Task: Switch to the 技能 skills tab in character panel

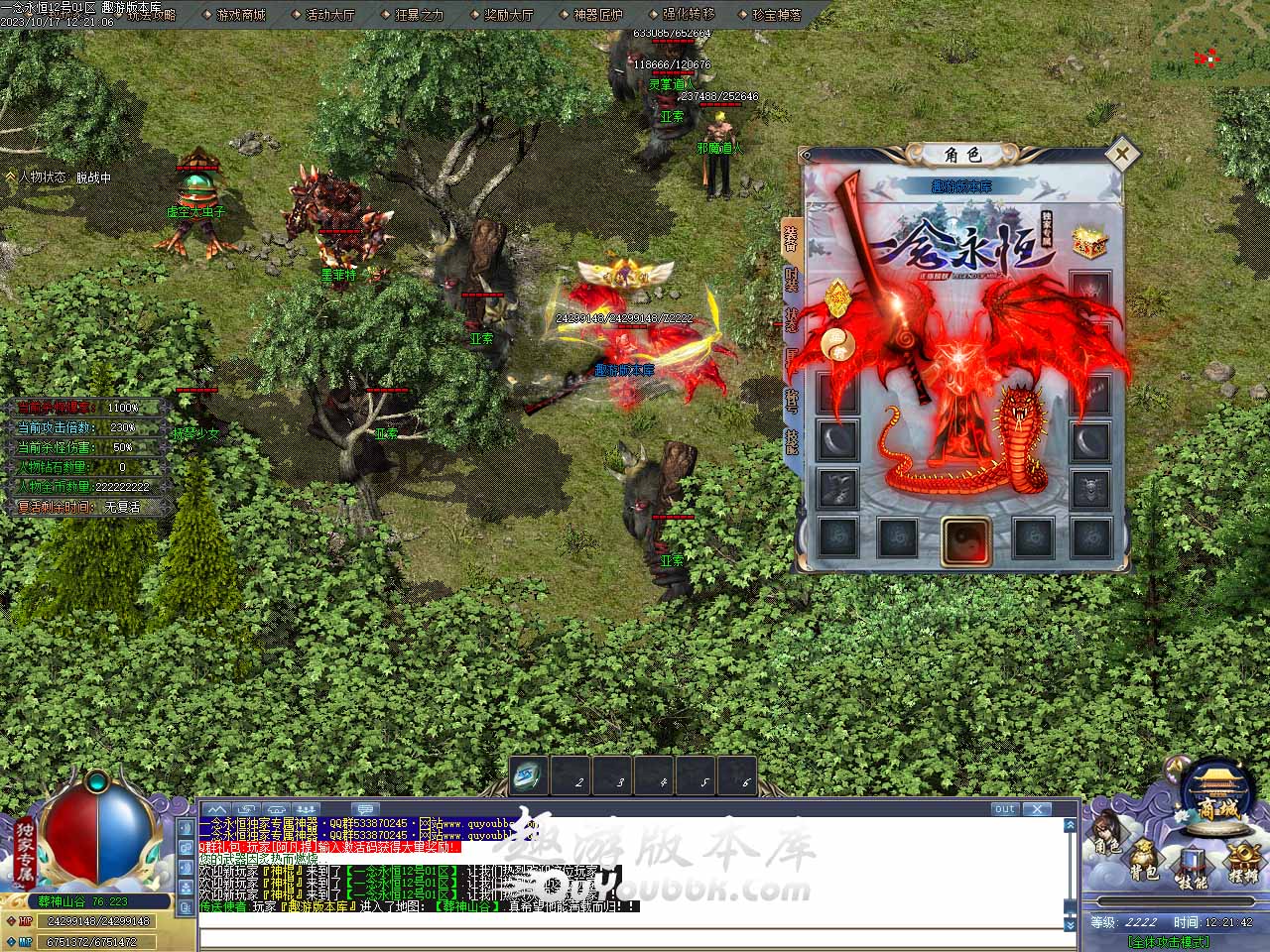Action: [x=791, y=441]
